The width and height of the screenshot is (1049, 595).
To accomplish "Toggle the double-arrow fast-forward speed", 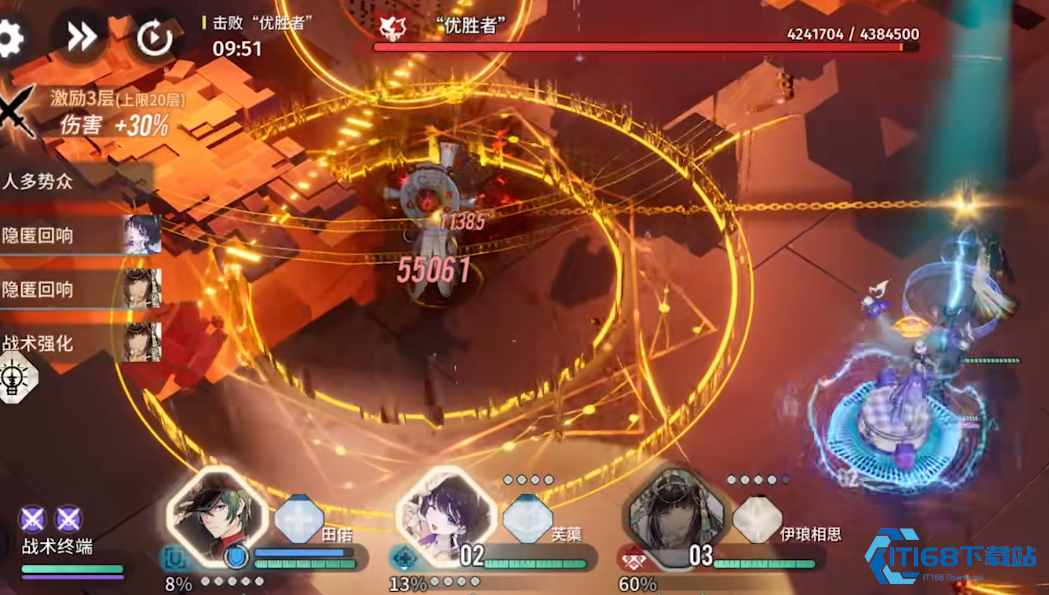I will [81, 37].
